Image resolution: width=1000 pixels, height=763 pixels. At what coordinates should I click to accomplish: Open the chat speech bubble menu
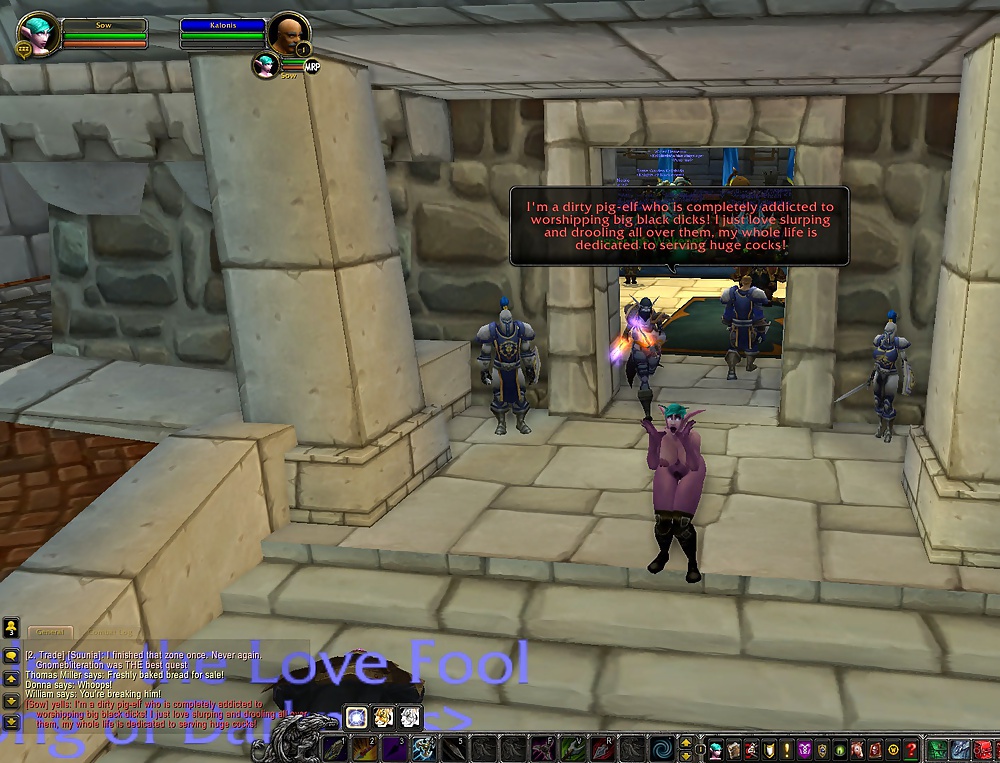click(11, 655)
